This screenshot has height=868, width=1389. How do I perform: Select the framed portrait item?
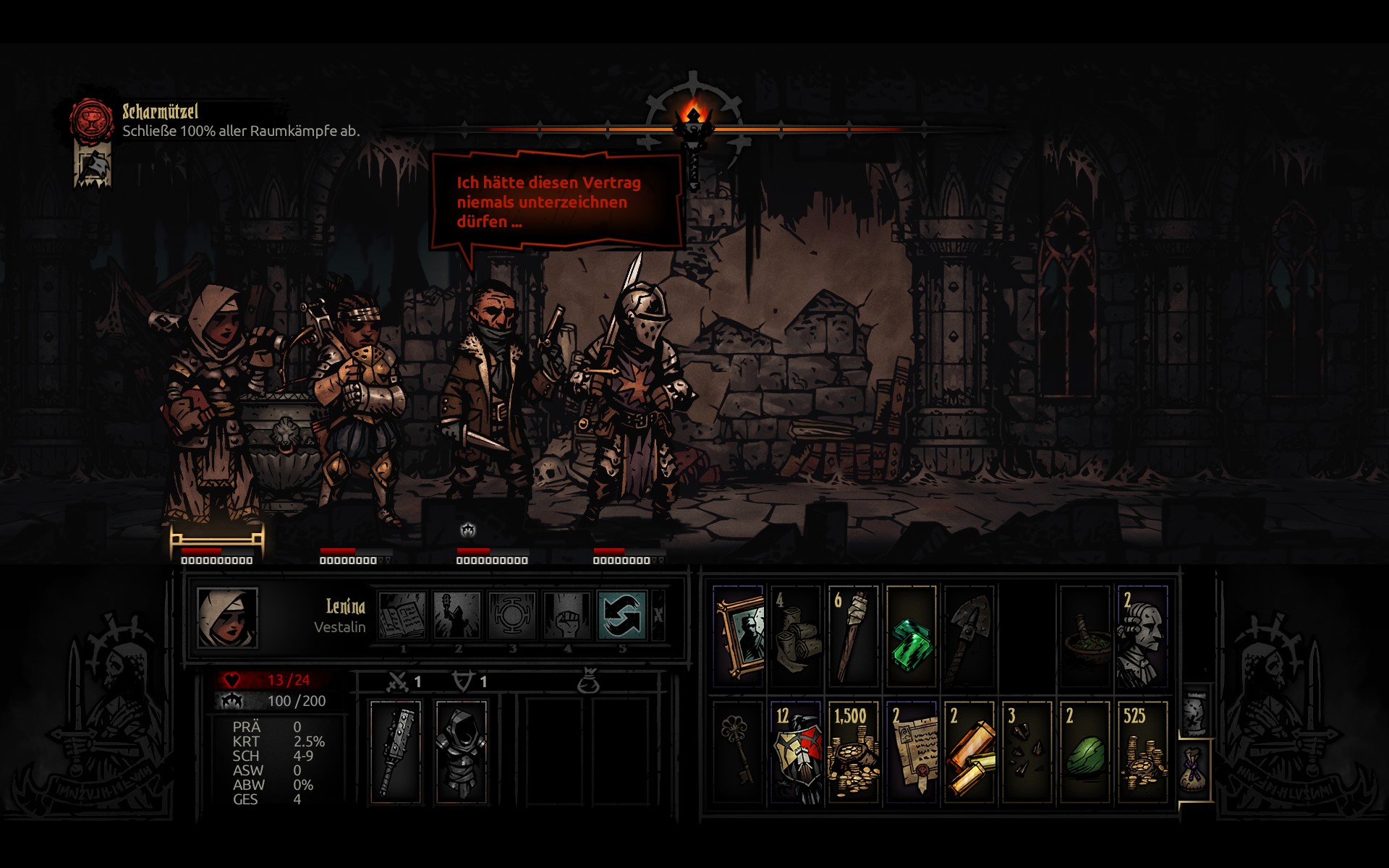739,637
